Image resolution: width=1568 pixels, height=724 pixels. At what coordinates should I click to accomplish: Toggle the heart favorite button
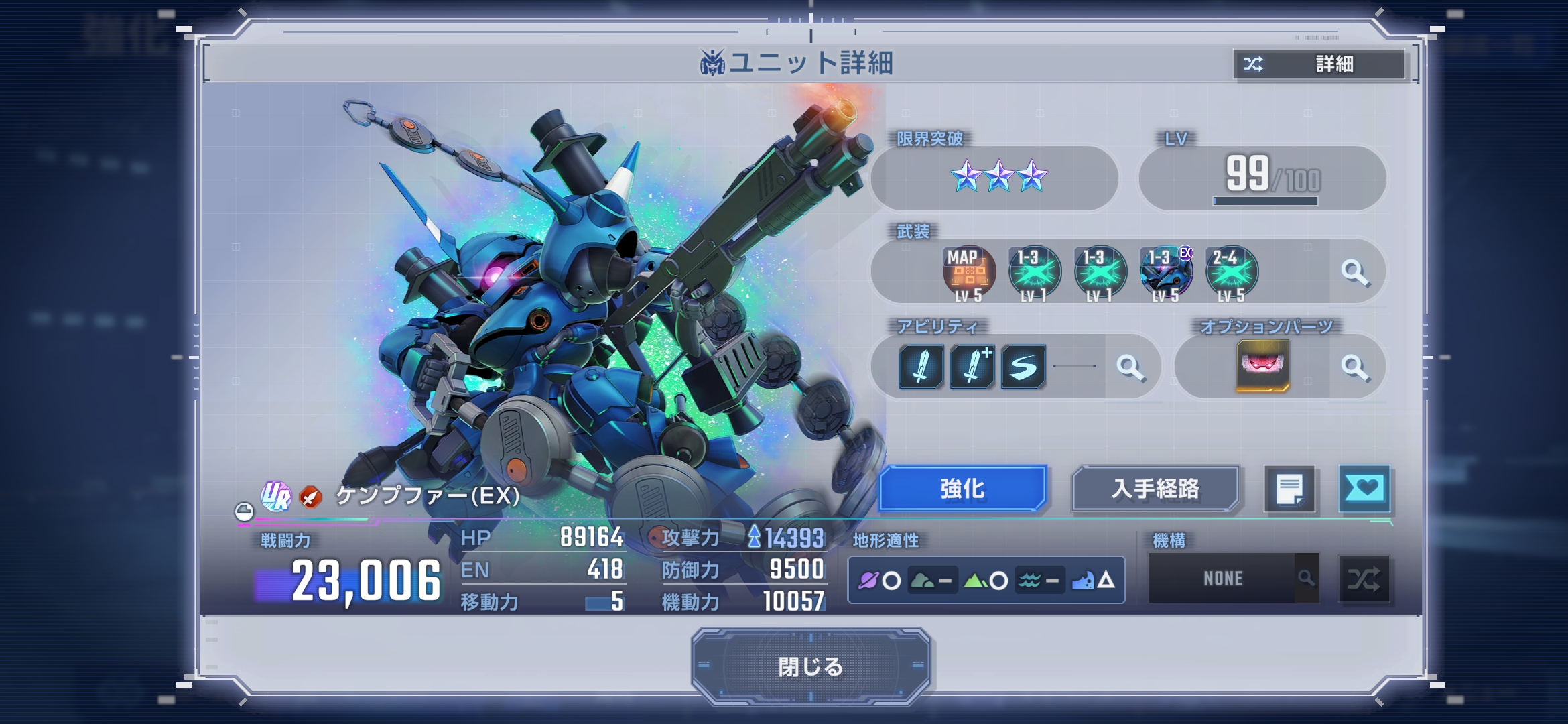(x=1364, y=489)
